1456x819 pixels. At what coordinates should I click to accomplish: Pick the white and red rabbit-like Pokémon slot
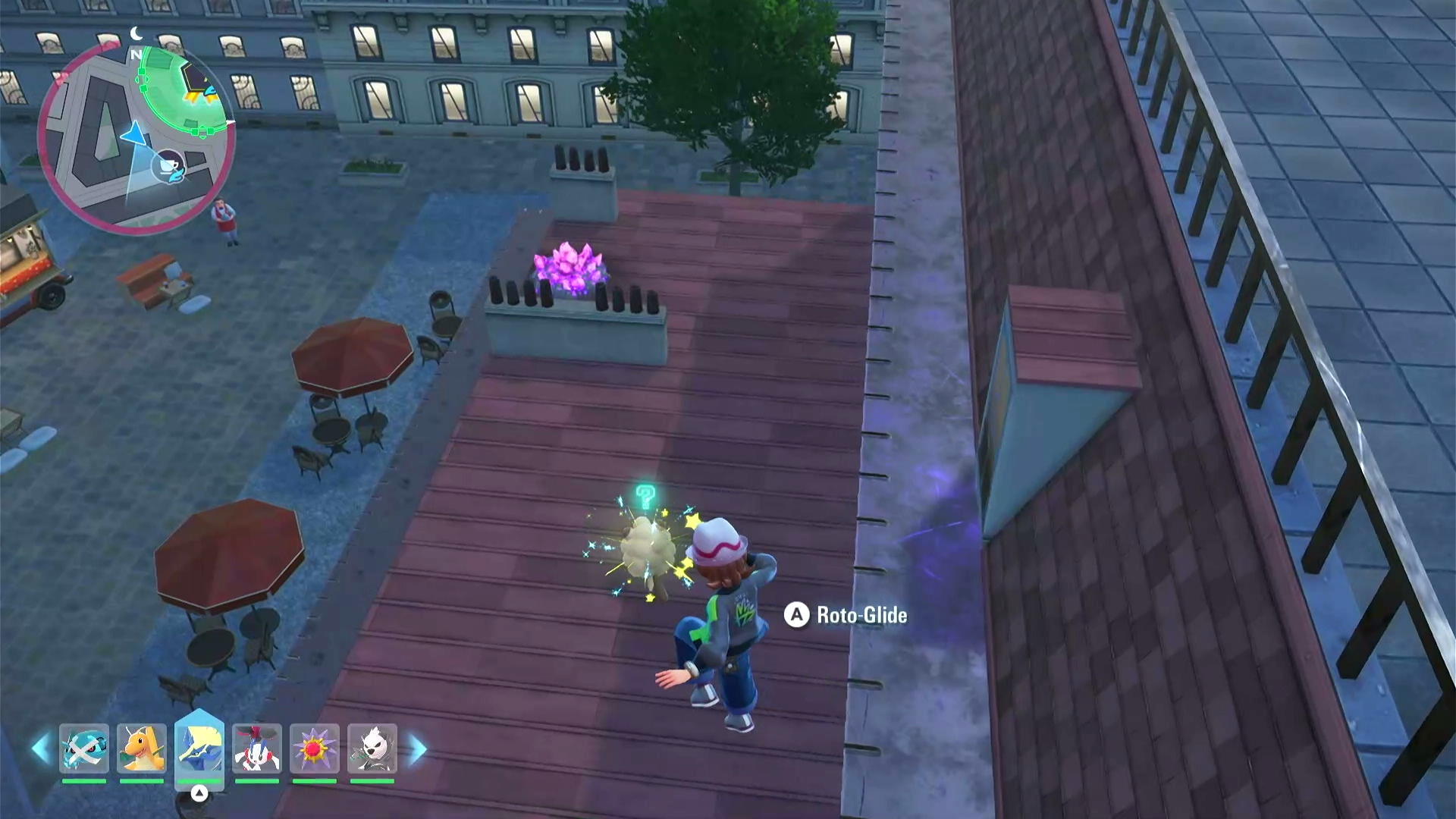(x=257, y=748)
